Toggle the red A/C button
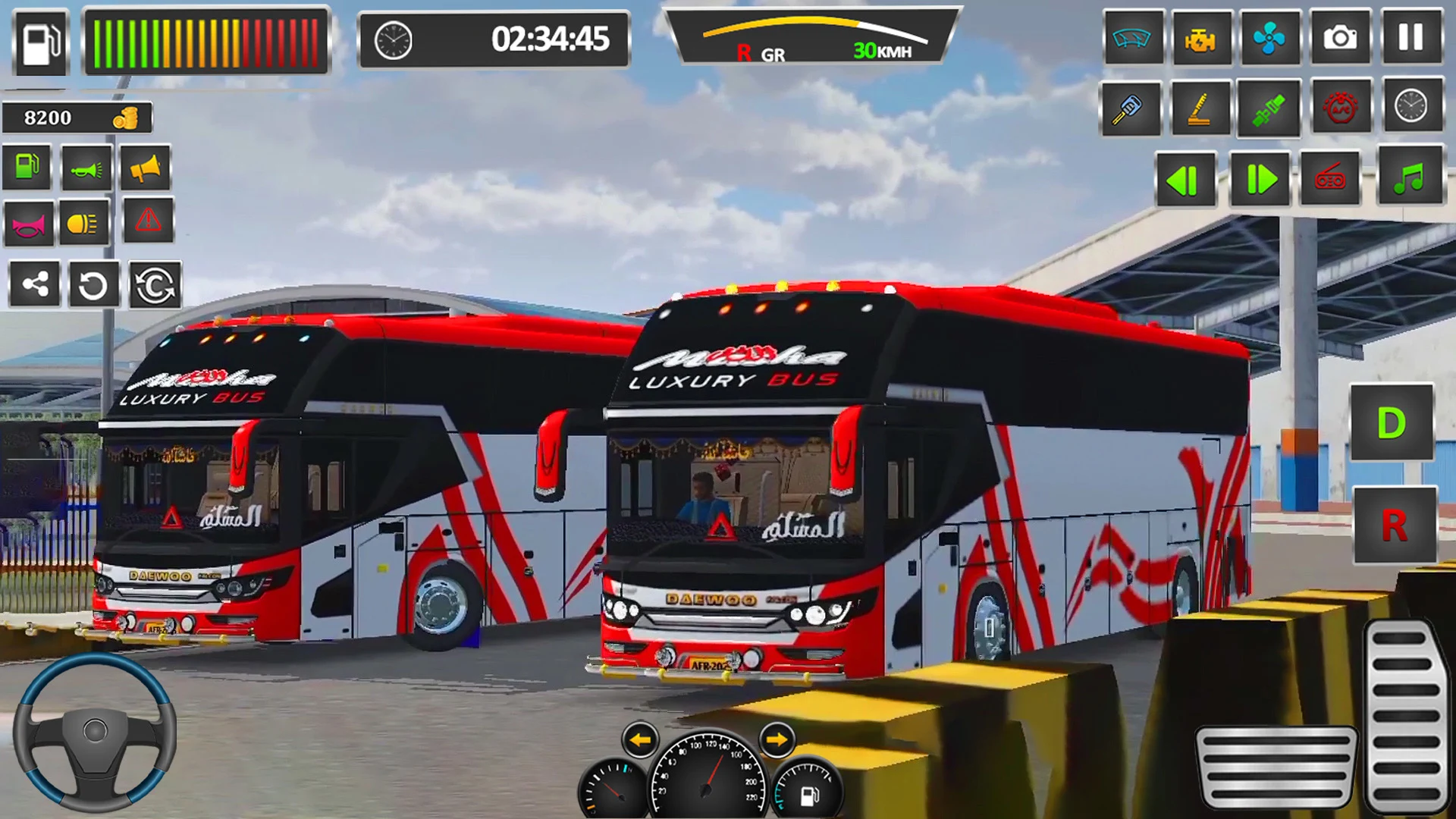 click(x=1340, y=108)
